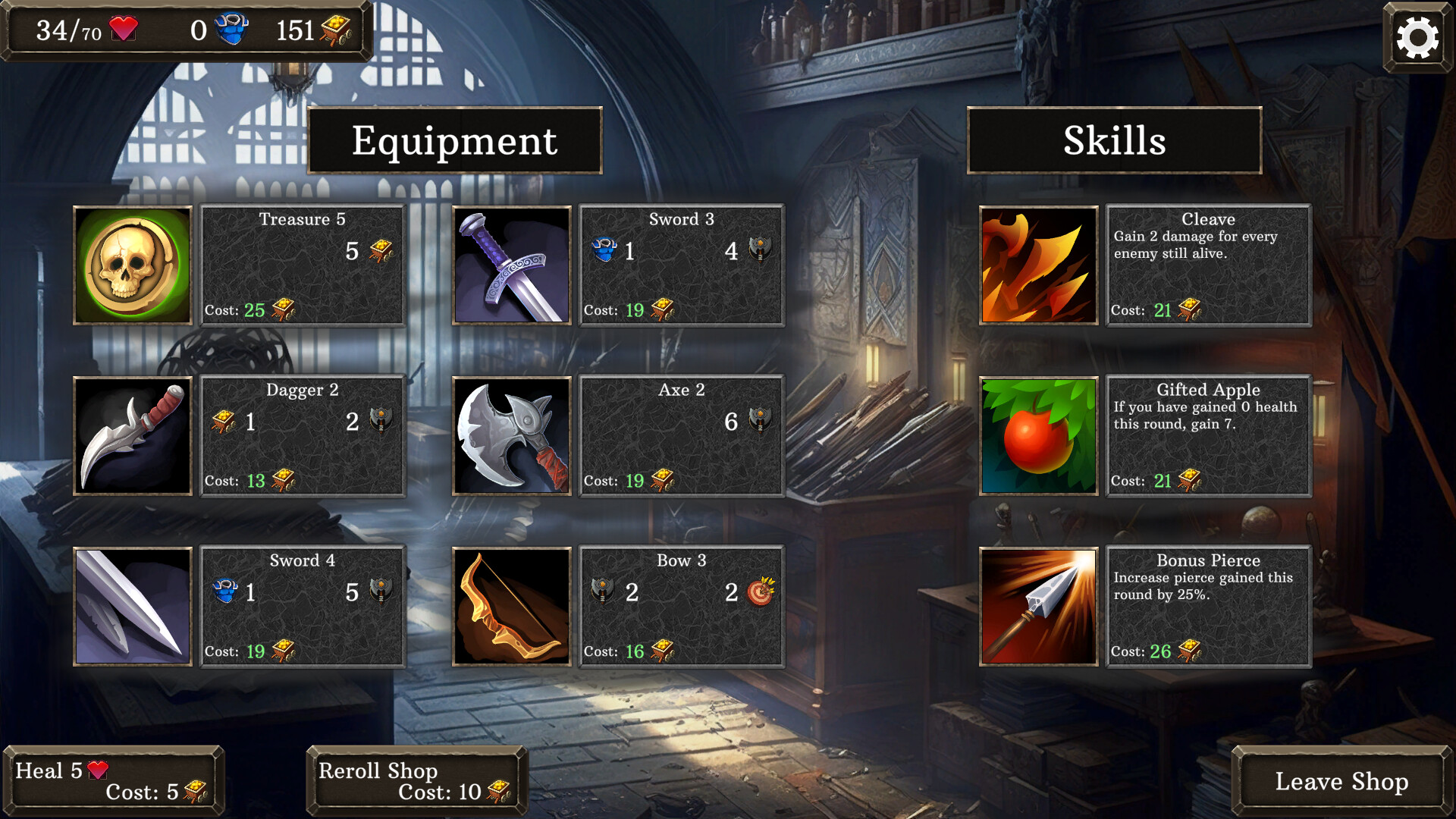1456x819 pixels.
Task: Open the settings gear menu
Action: [x=1417, y=36]
